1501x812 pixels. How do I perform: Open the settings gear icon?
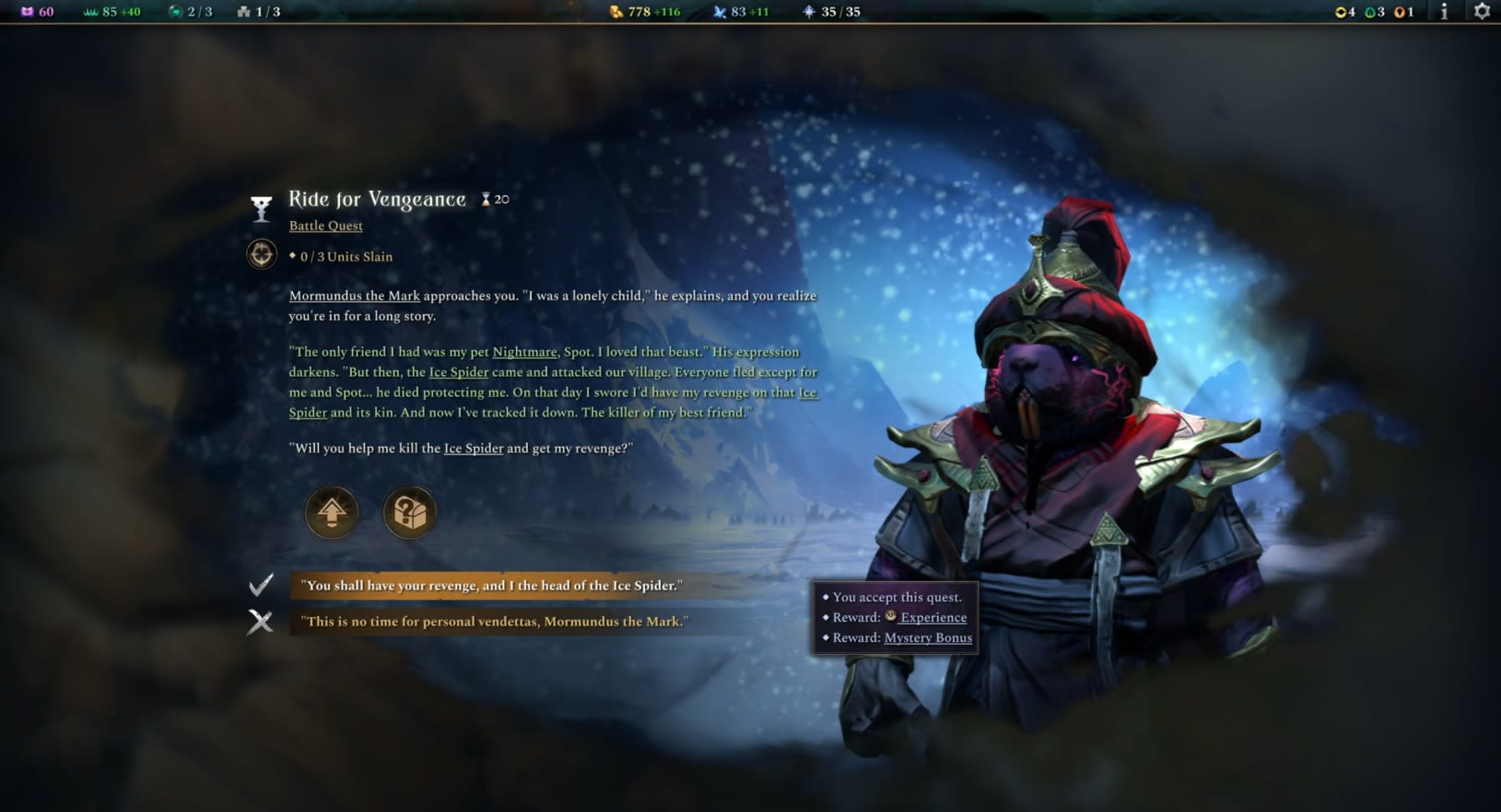[1482, 12]
